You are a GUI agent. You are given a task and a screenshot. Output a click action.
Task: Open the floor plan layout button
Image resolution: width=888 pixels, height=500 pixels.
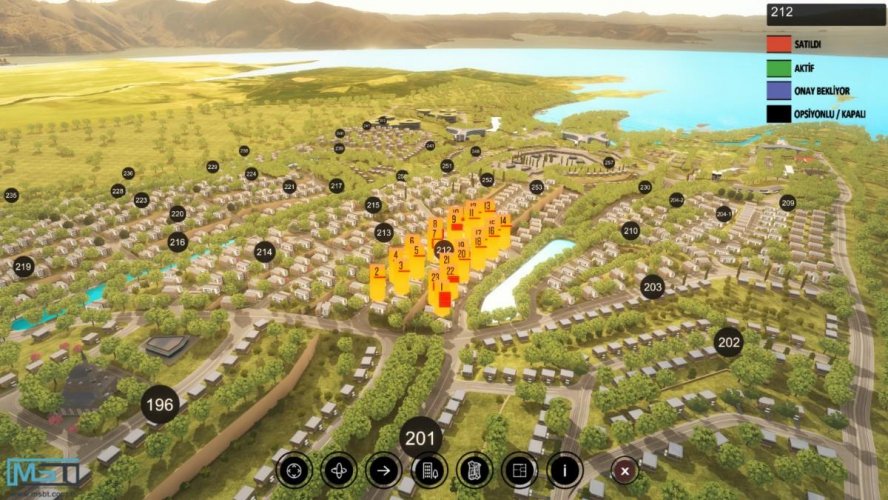click(519, 468)
